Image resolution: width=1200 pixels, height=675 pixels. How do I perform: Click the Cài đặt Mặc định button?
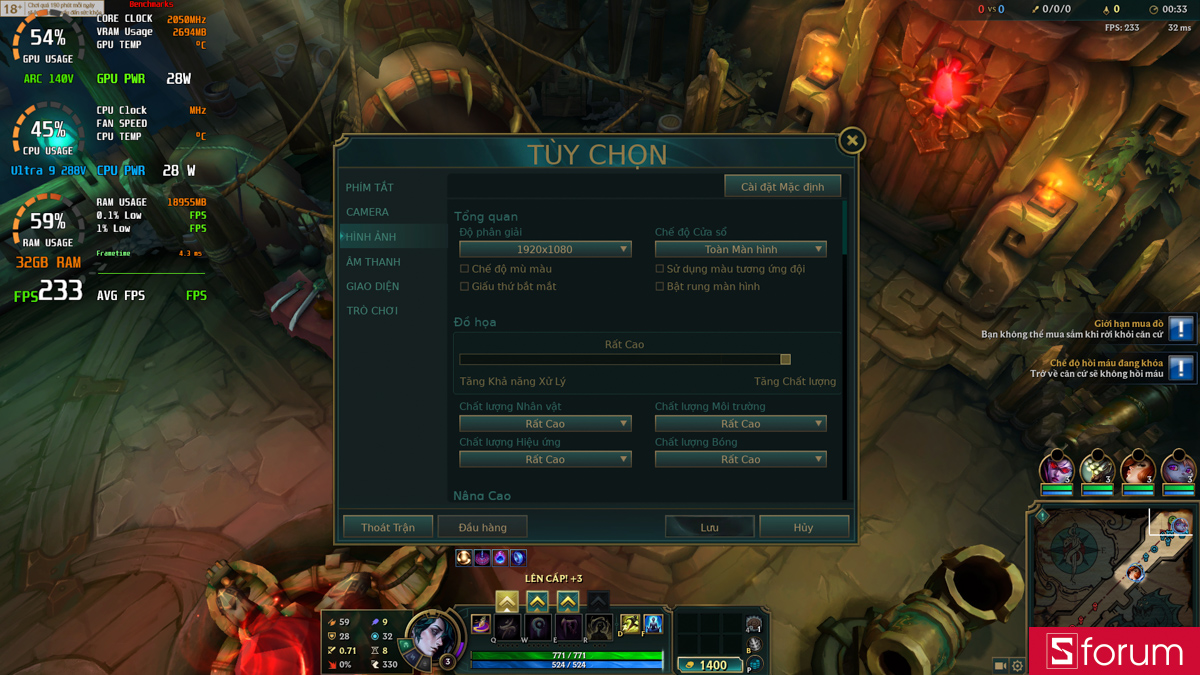[x=782, y=187]
